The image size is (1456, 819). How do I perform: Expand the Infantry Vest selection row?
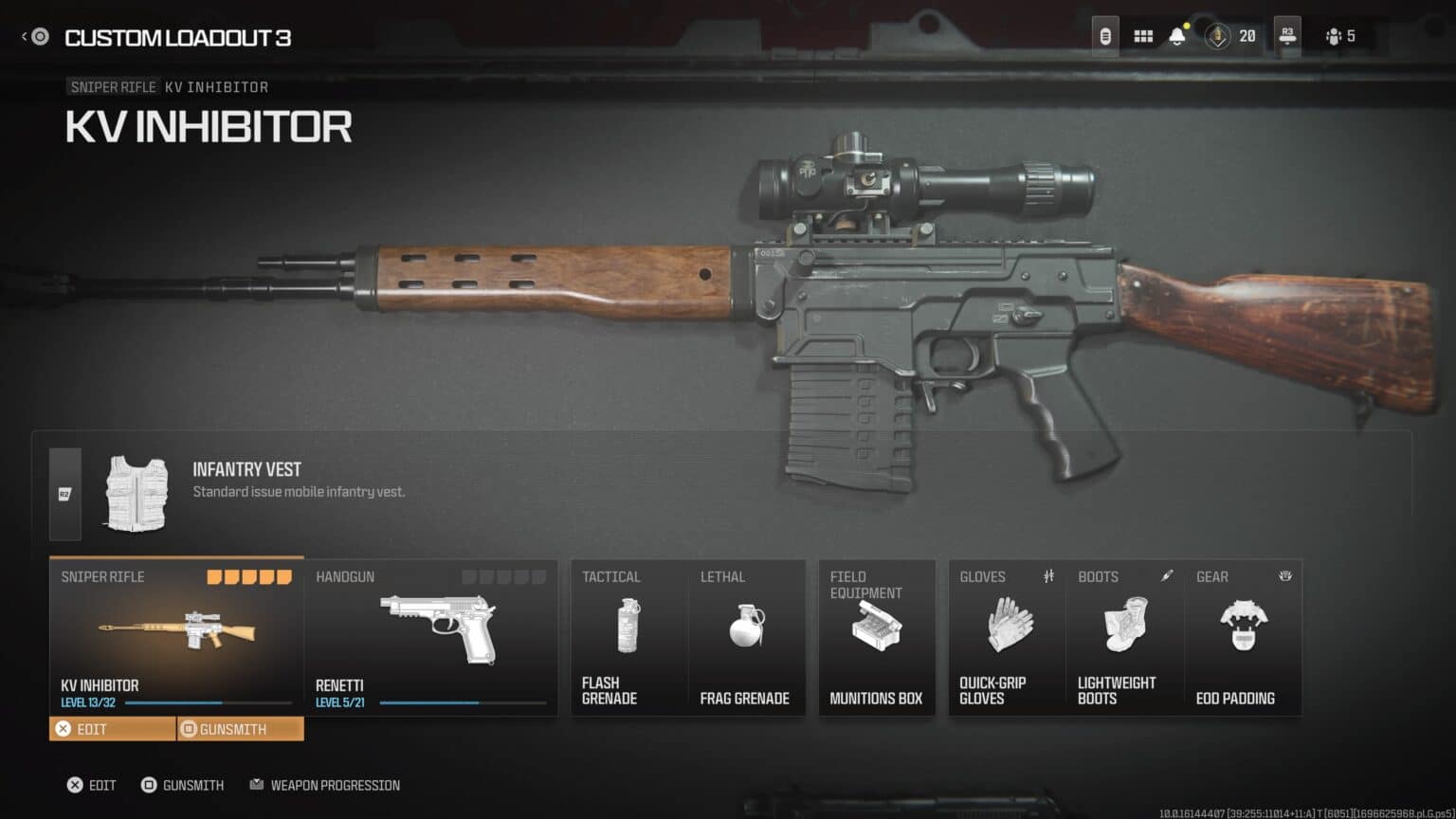(64, 491)
